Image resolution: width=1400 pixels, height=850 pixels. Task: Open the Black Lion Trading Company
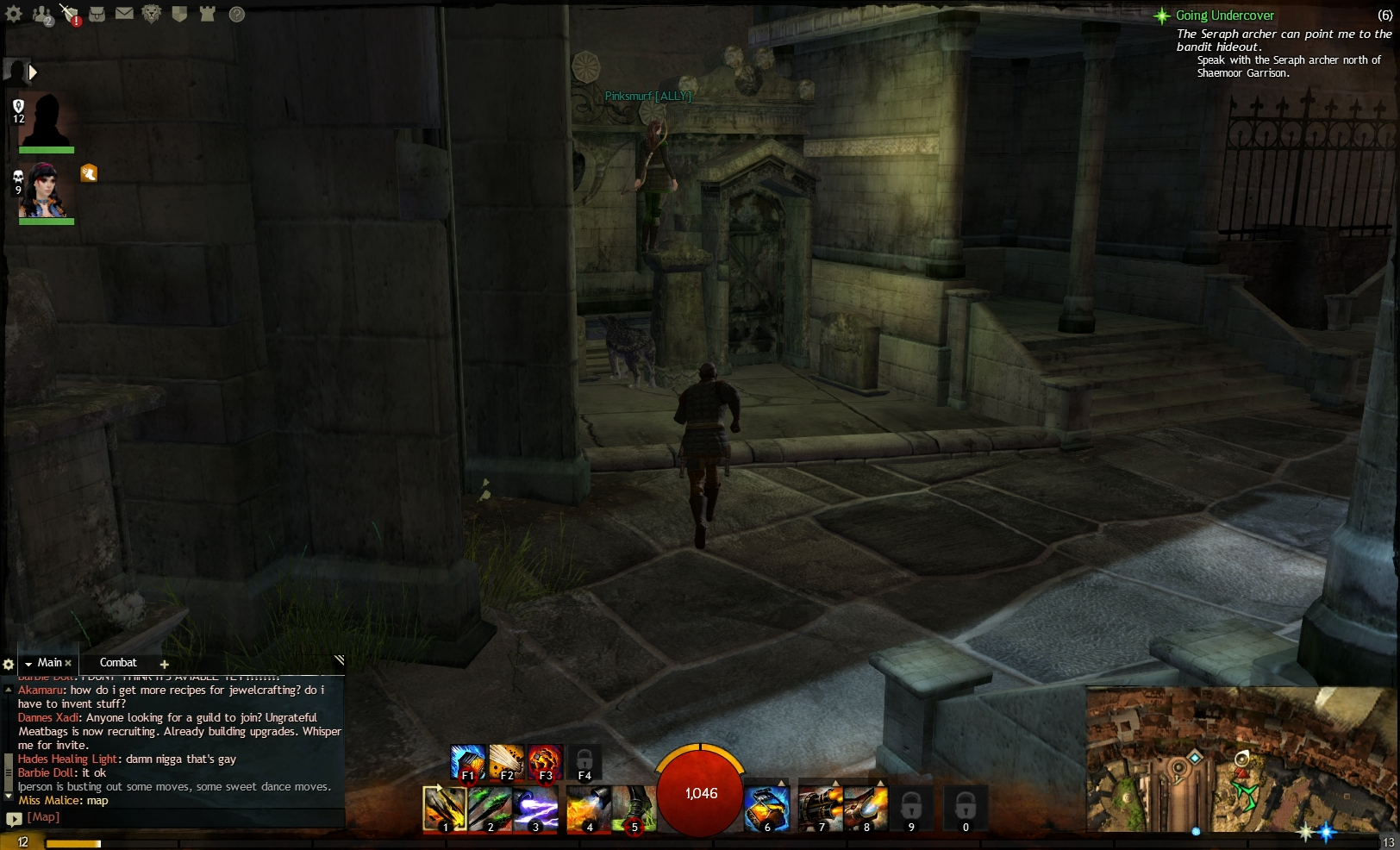click(x=152, y=15)
